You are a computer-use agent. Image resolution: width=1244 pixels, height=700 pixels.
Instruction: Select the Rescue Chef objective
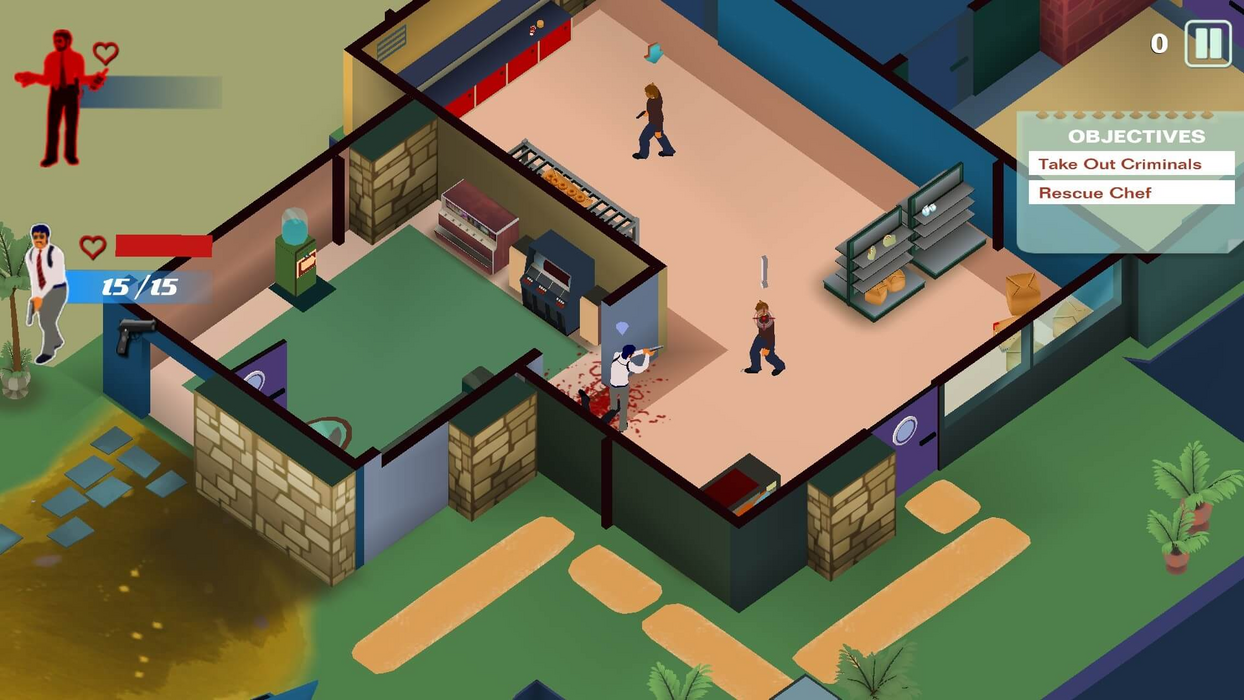pos(1130,193)
